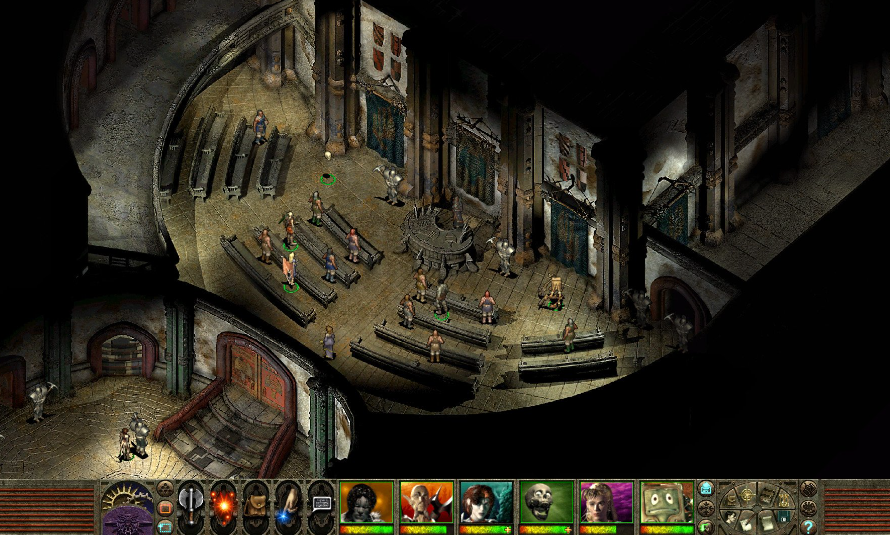This screenshot has height=535, width=890.
Task: Click the small orange square button
Action: (165, 507)
